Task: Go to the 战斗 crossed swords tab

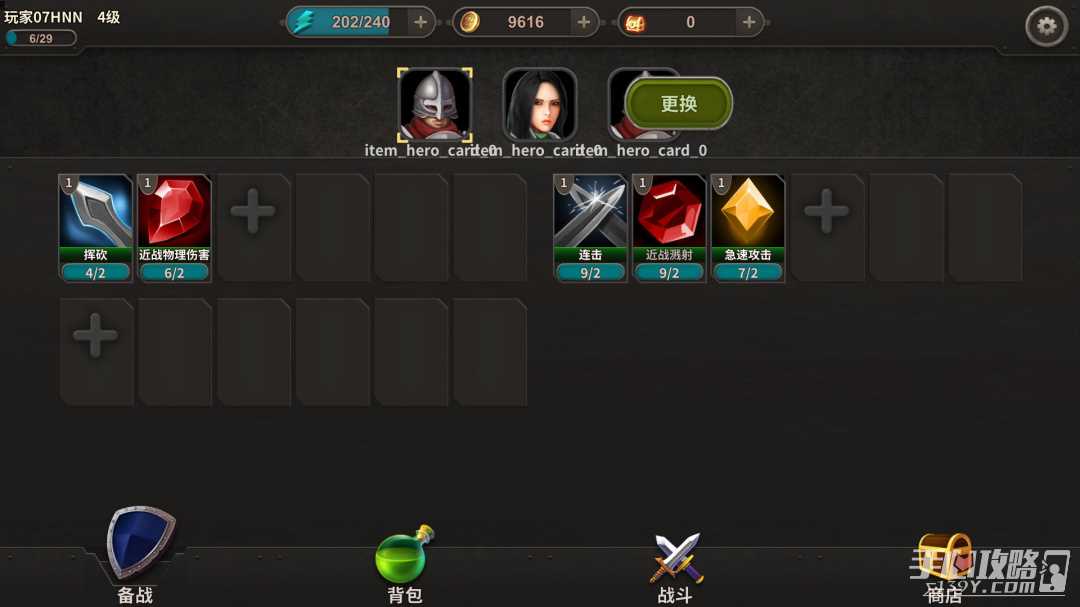Action: pyautogui.click(x=676, y=565)
